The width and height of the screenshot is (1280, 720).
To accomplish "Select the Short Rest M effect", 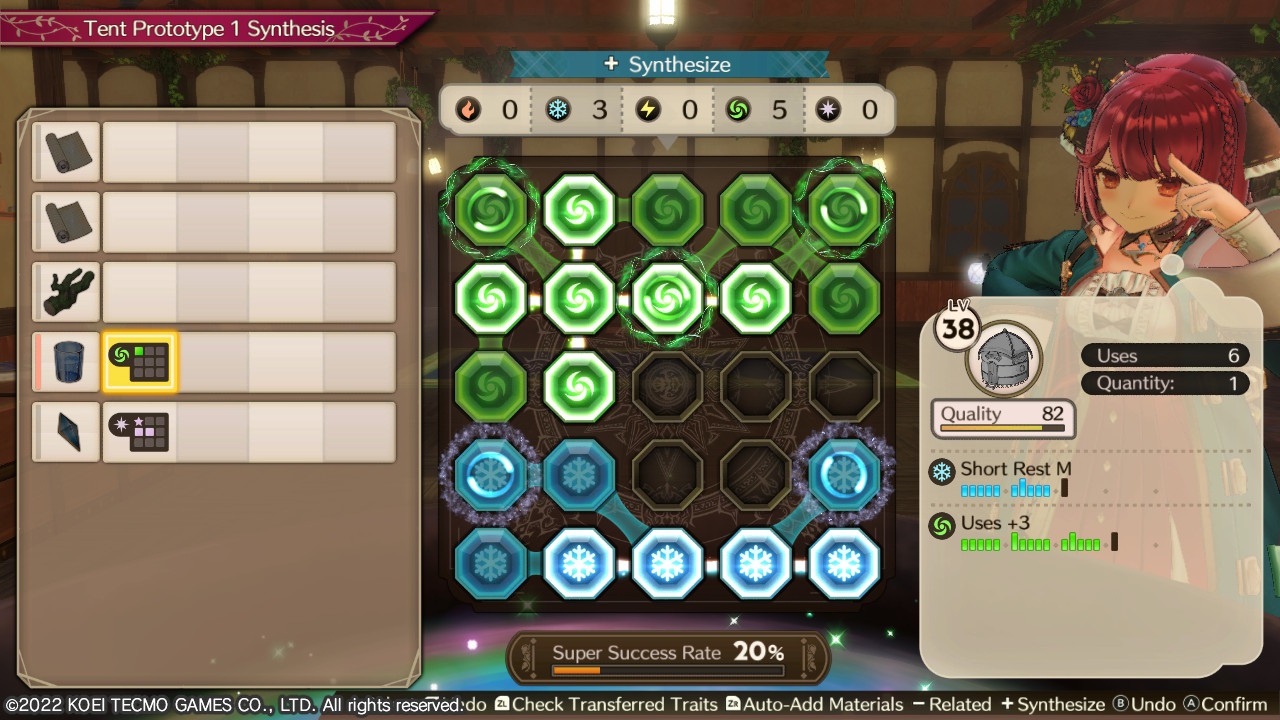I will click(x=1015, y=469).
